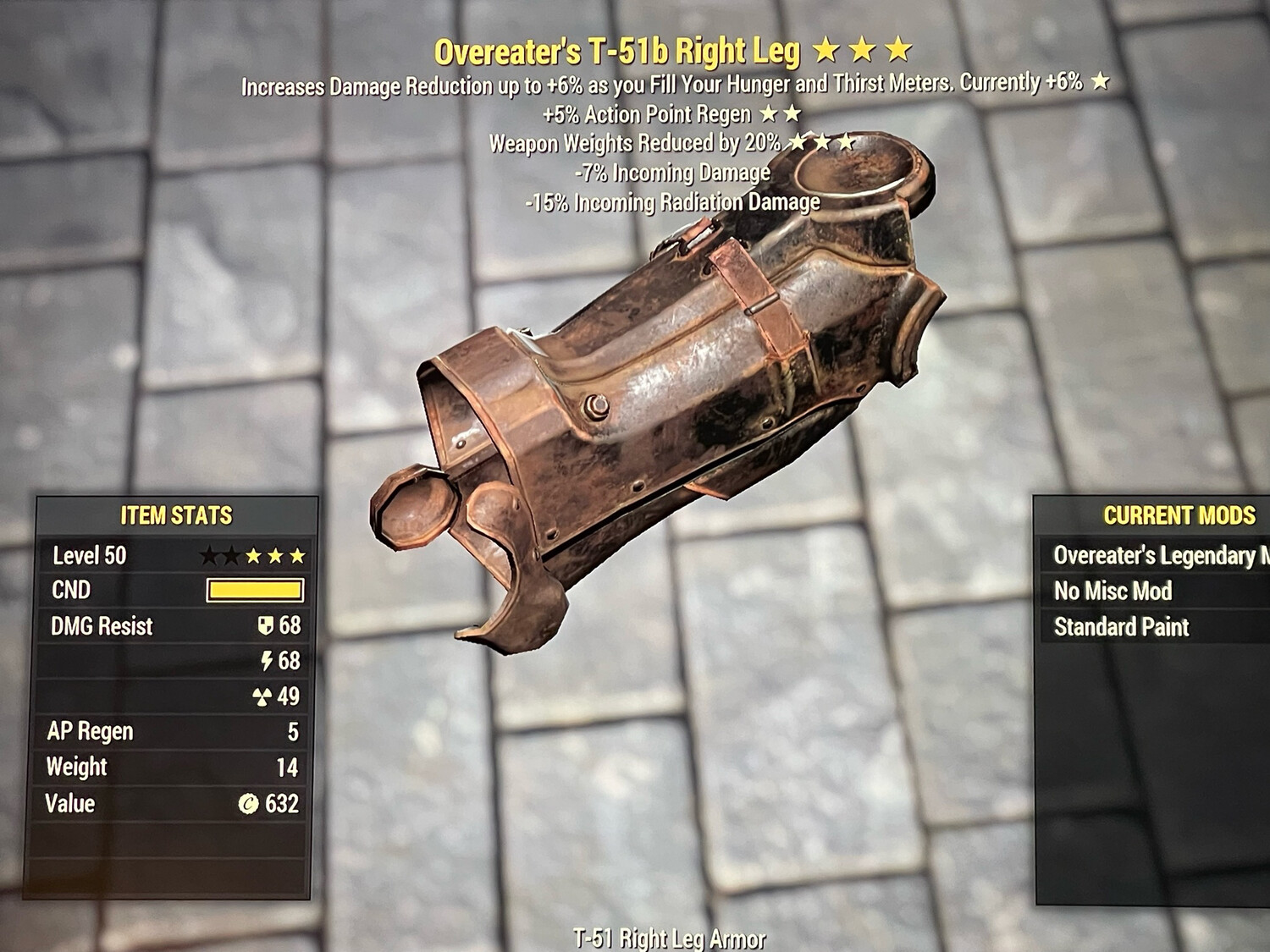This screenshot has height=952, width=1270.
Task: Click the yellow CND condition bar
Action: (254, 590)
